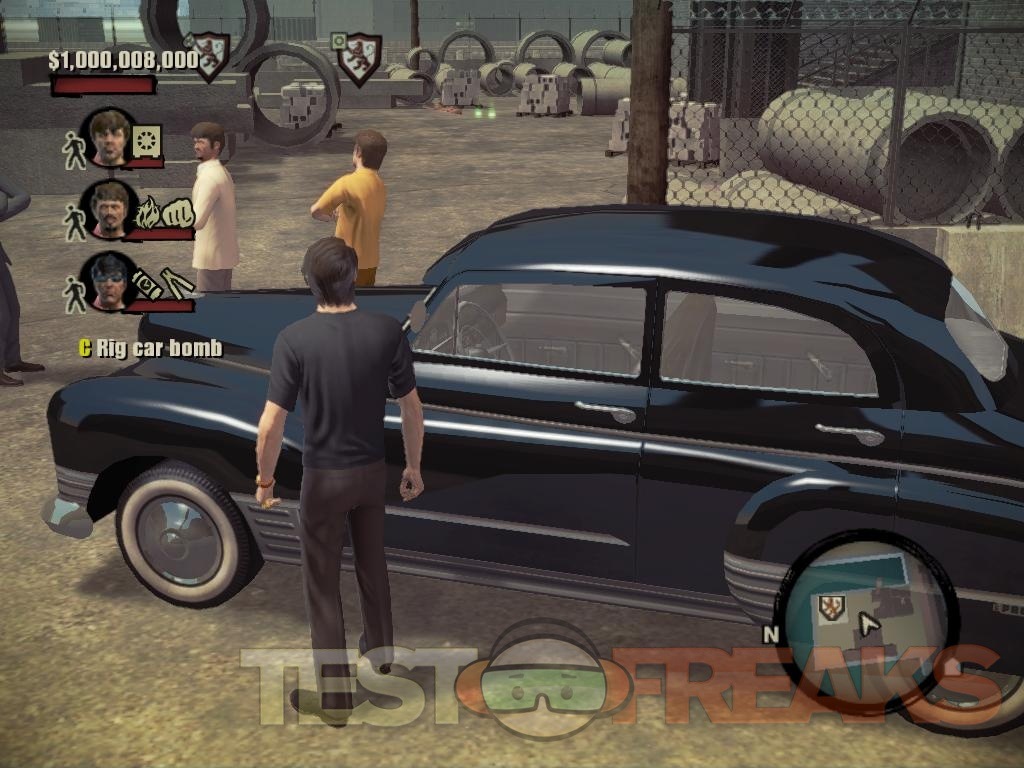Viewport: 1024px width, 768px height.
Task: Select the bruiser fist specialty icon
Action: coord(176,214)
